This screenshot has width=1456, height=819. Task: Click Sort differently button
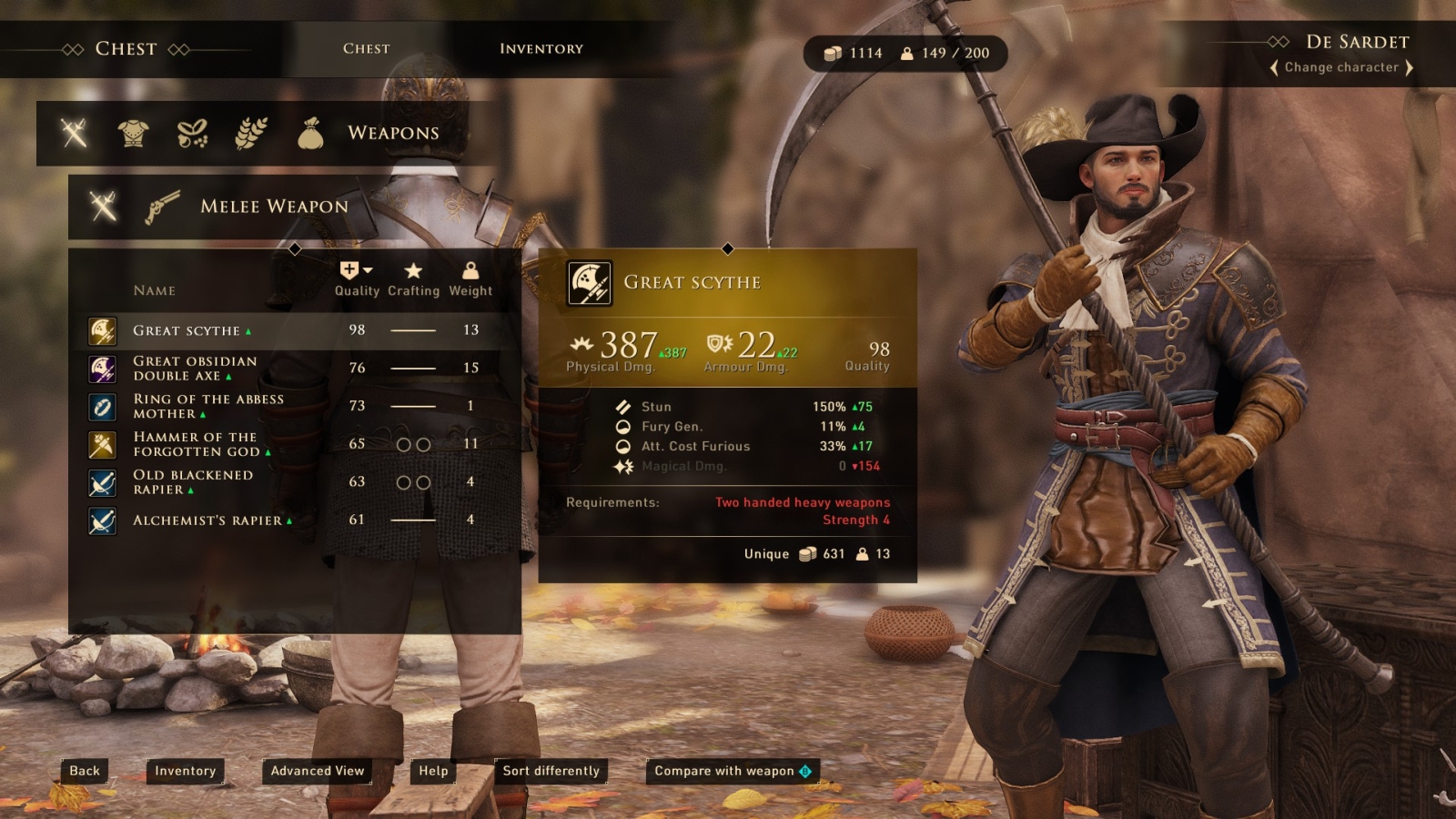[551, 771]
